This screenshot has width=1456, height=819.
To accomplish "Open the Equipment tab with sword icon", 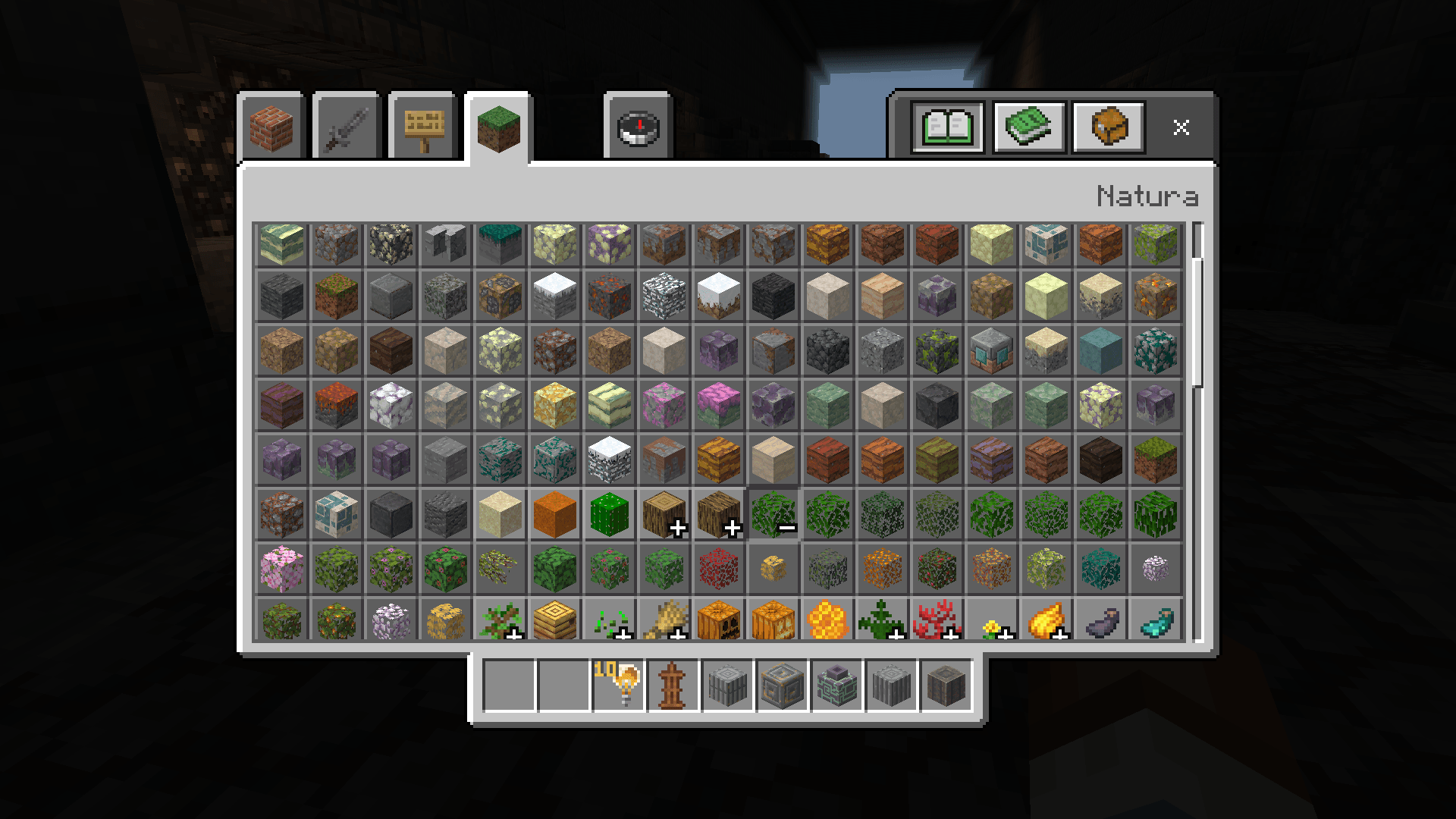I will point(345,127).
